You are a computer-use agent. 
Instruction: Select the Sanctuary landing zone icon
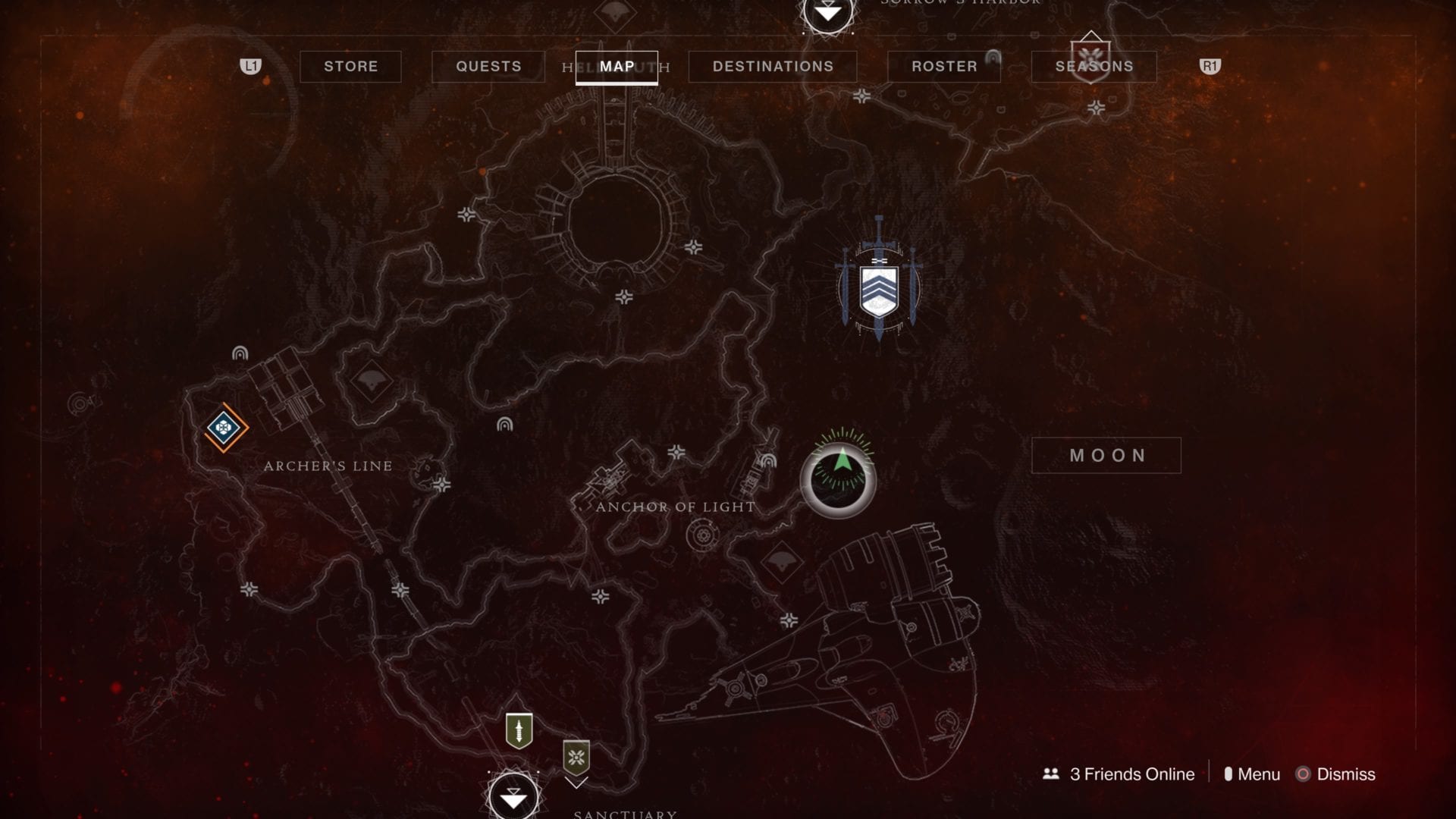514,796
